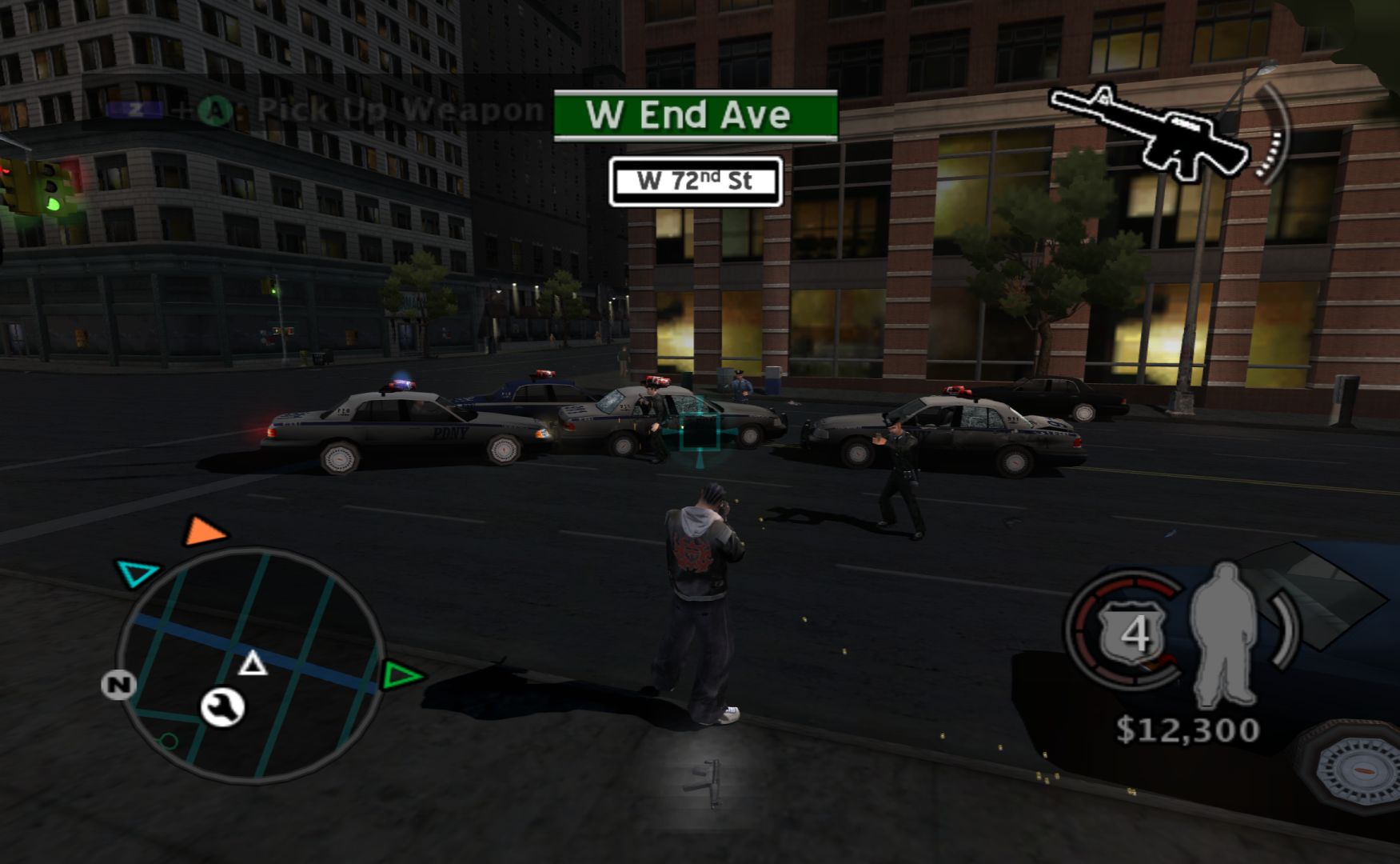This screenshot has width=1400, height=864.
Task: Click the W 72nd St cross-street sign
Action: pos(695,182)
